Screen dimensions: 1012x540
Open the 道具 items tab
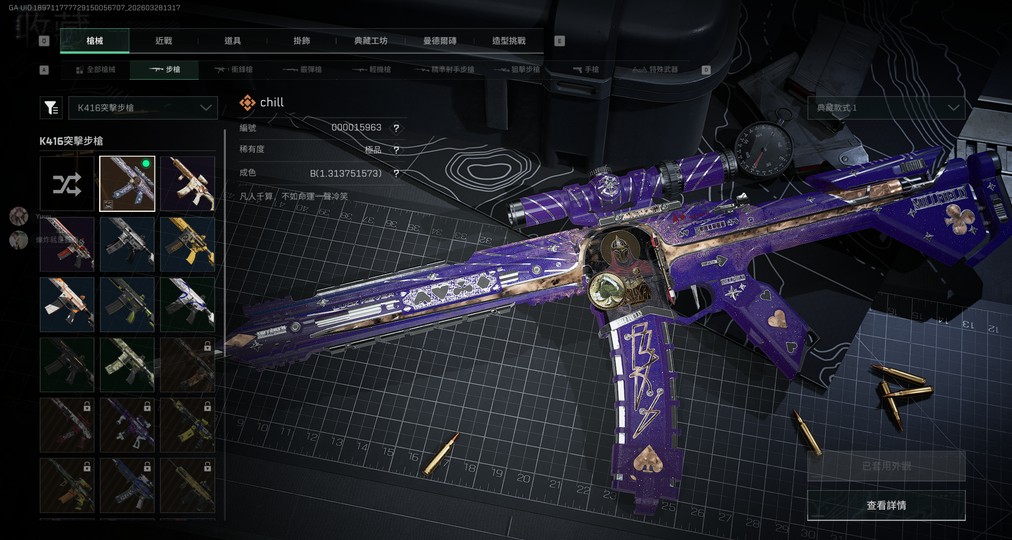coord(232,41)
